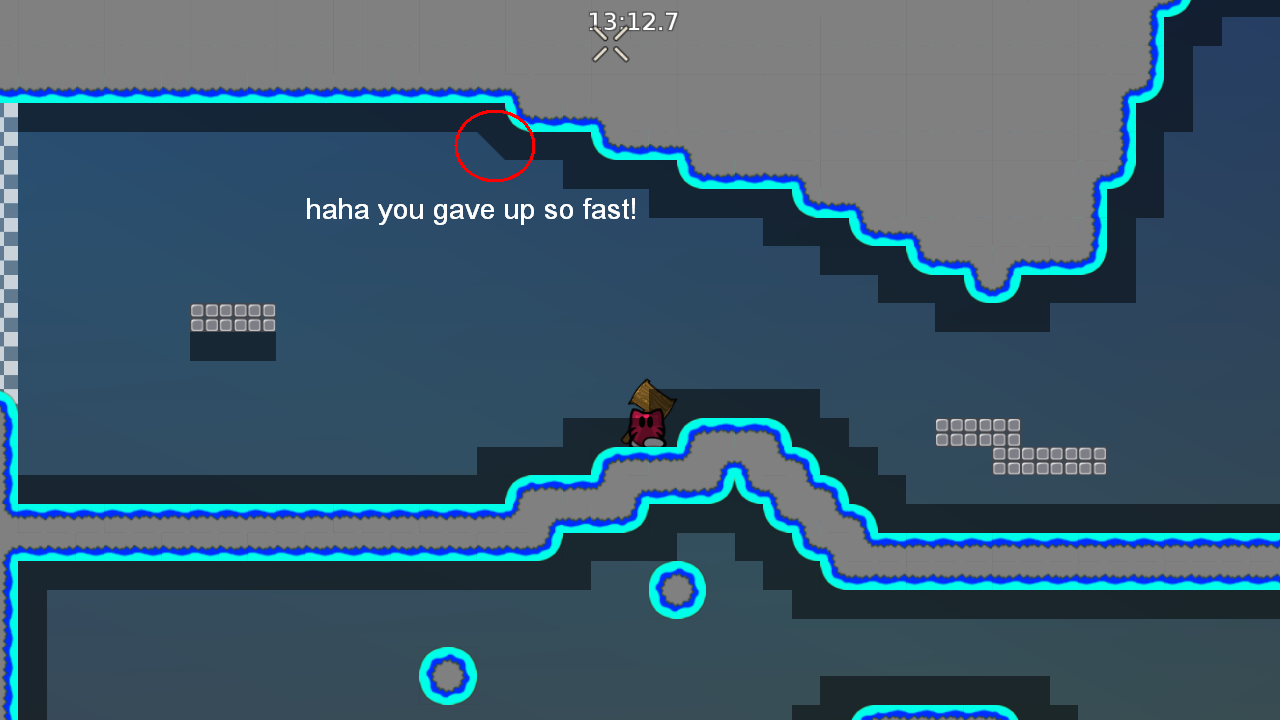Select the smaller glowing orb near the bottom left
1280x720 pixels.
click(447, 676)
